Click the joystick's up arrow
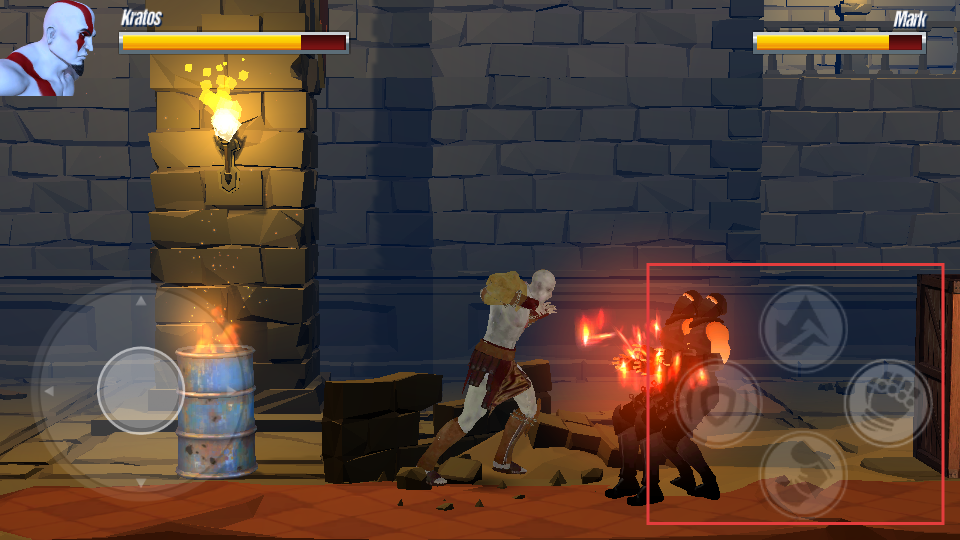The image size is (960, 540). [x=141, y=300]
